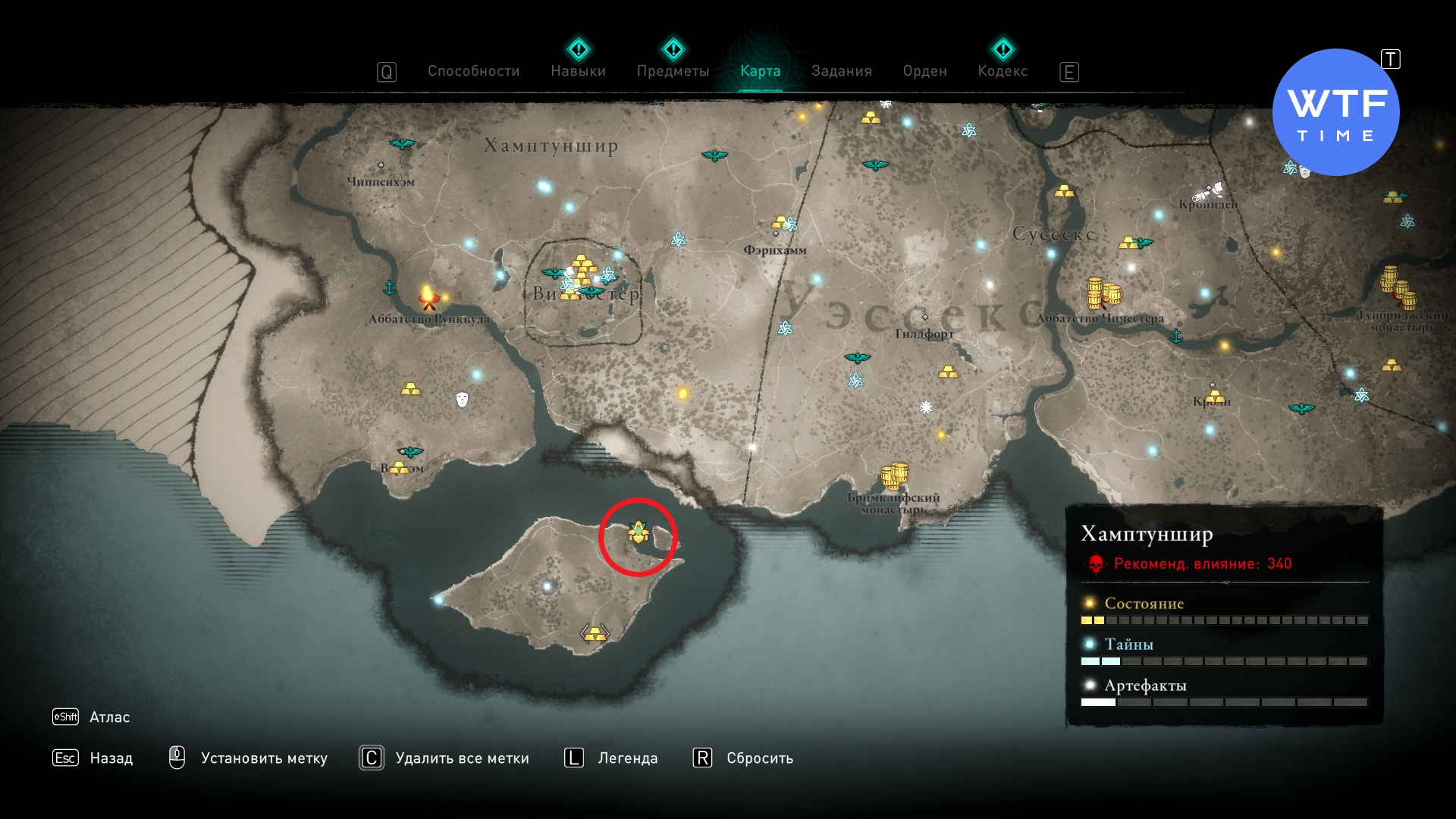The image size is (1456, 819).
Task: Pick the gold barrels at Бримклифский монастырь
Action: click(895, 475)
